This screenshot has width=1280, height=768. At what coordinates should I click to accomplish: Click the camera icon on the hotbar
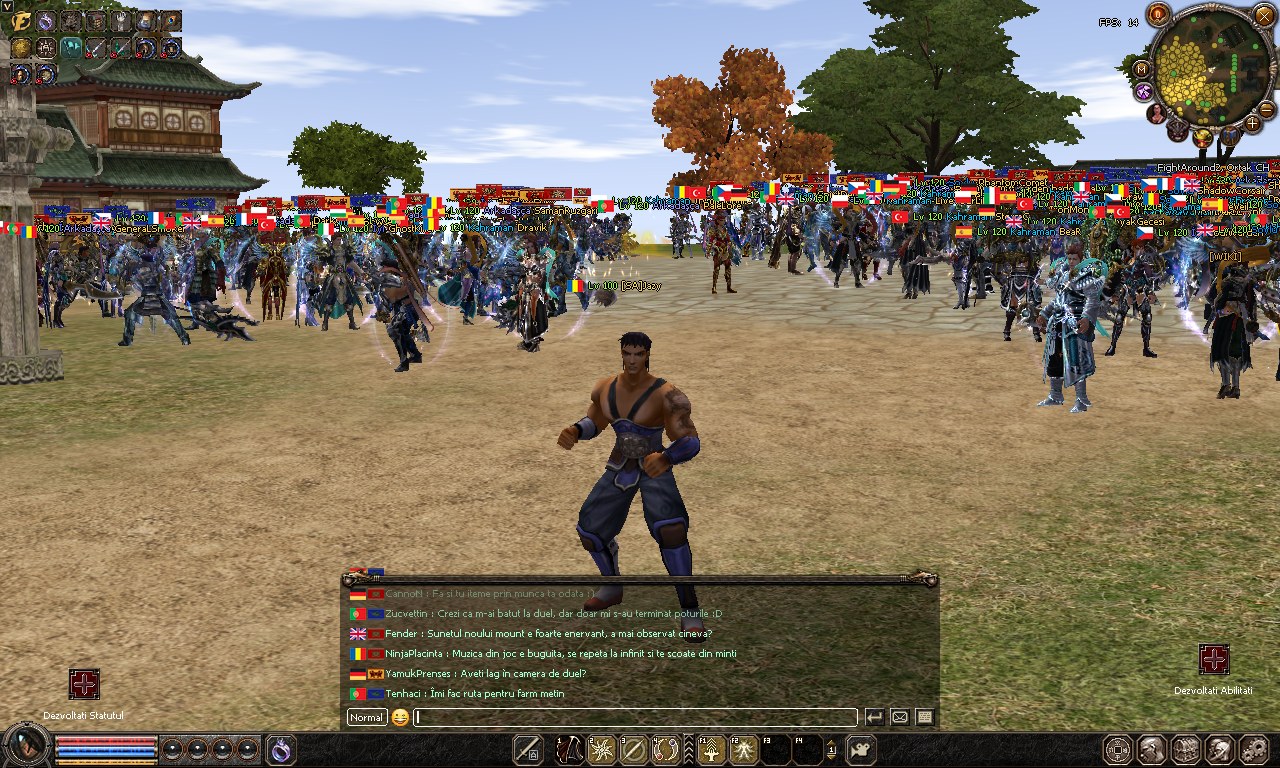(x=861, y=750)
